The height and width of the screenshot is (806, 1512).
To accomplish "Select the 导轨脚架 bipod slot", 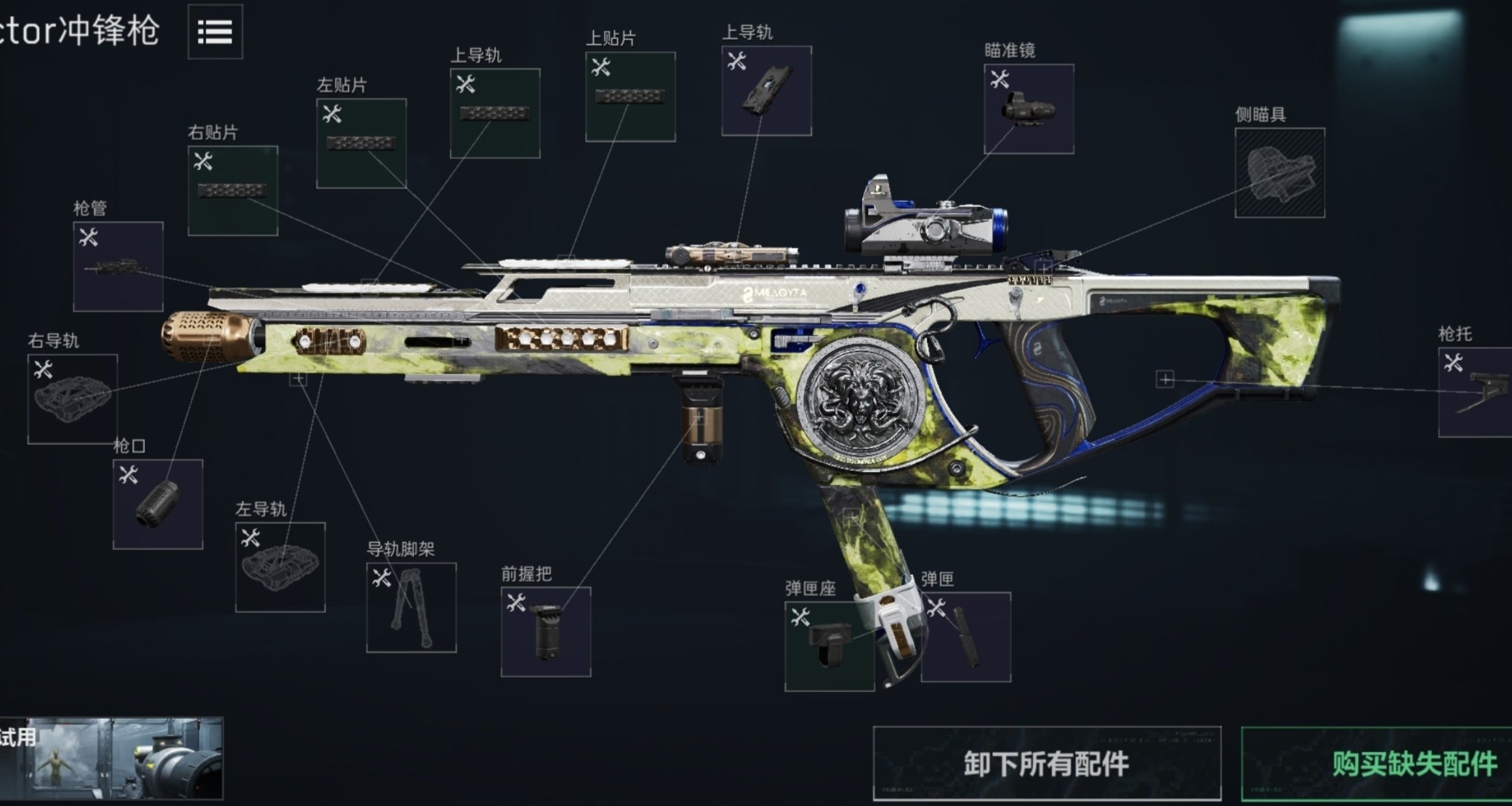I will point(411,608).
